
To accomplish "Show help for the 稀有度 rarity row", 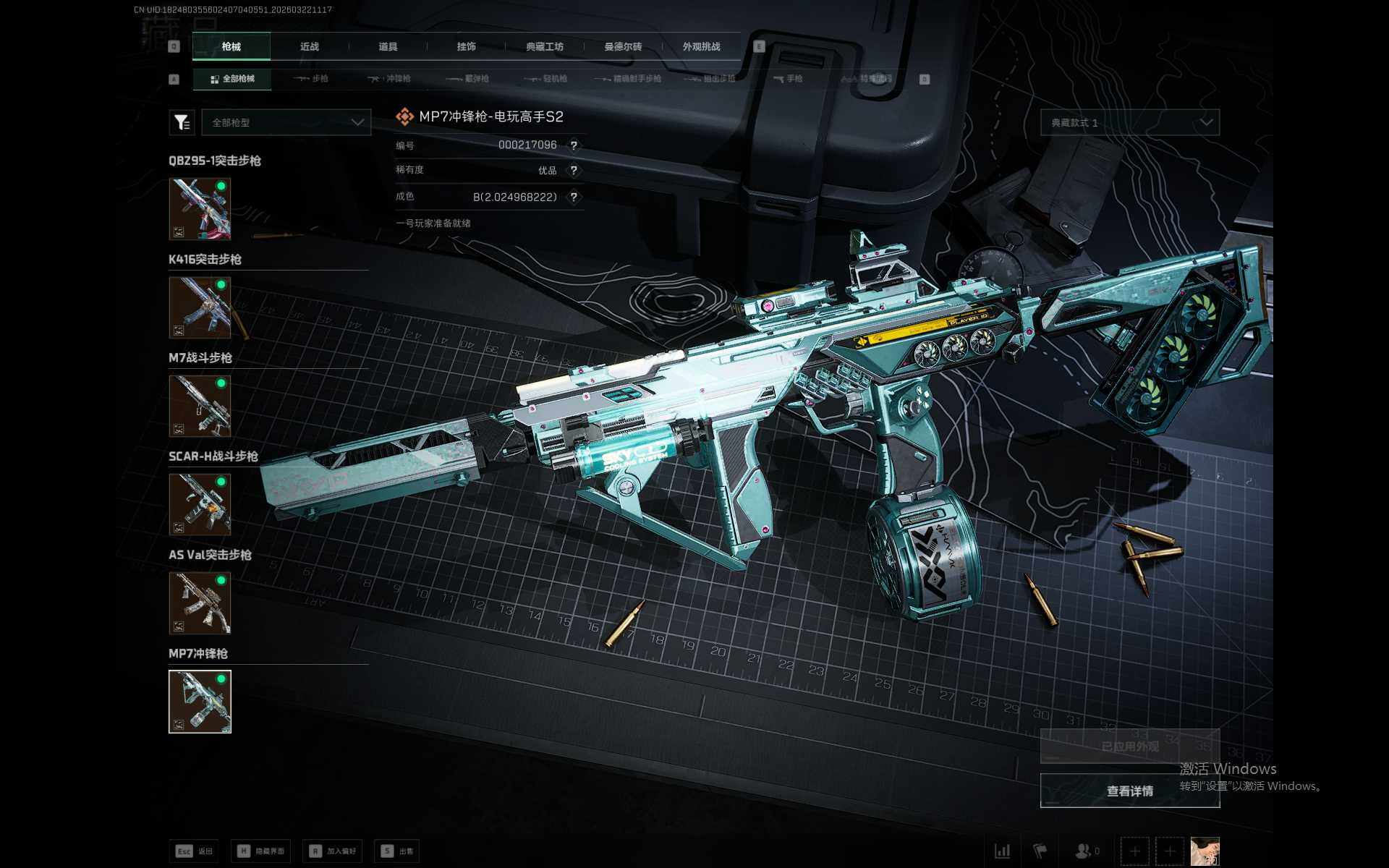I will pyautogui.click(x=574, y=171).
